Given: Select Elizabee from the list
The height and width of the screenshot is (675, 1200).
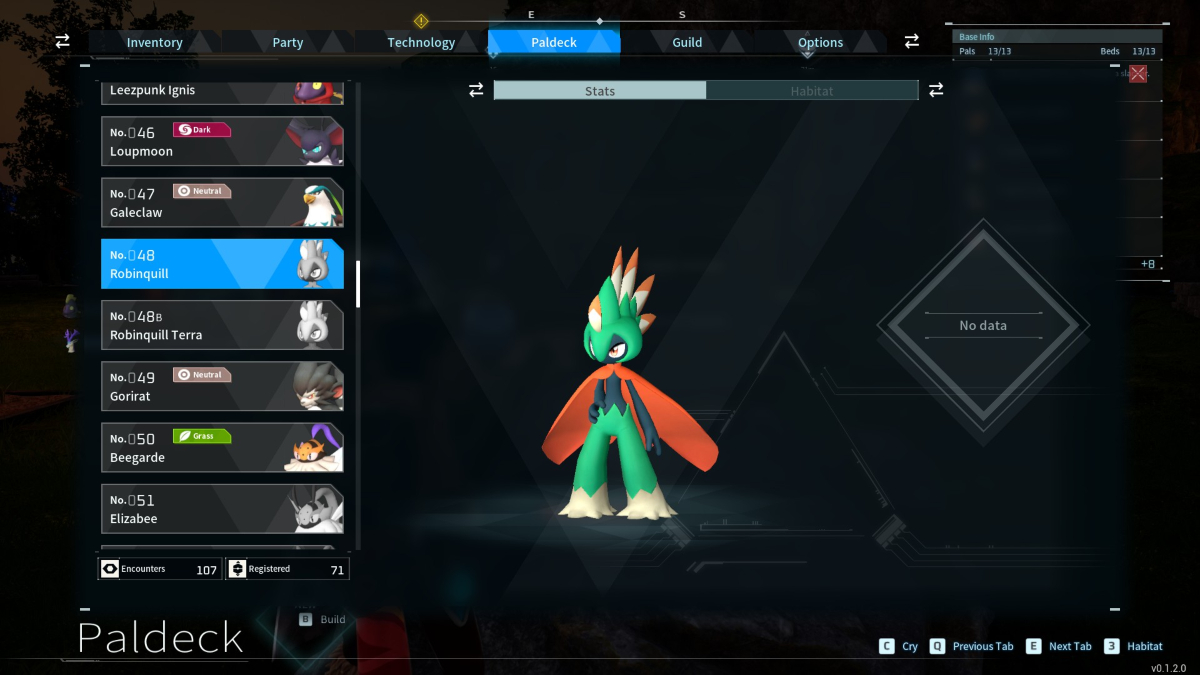Looking at the screenshot, I should [222, 509].
